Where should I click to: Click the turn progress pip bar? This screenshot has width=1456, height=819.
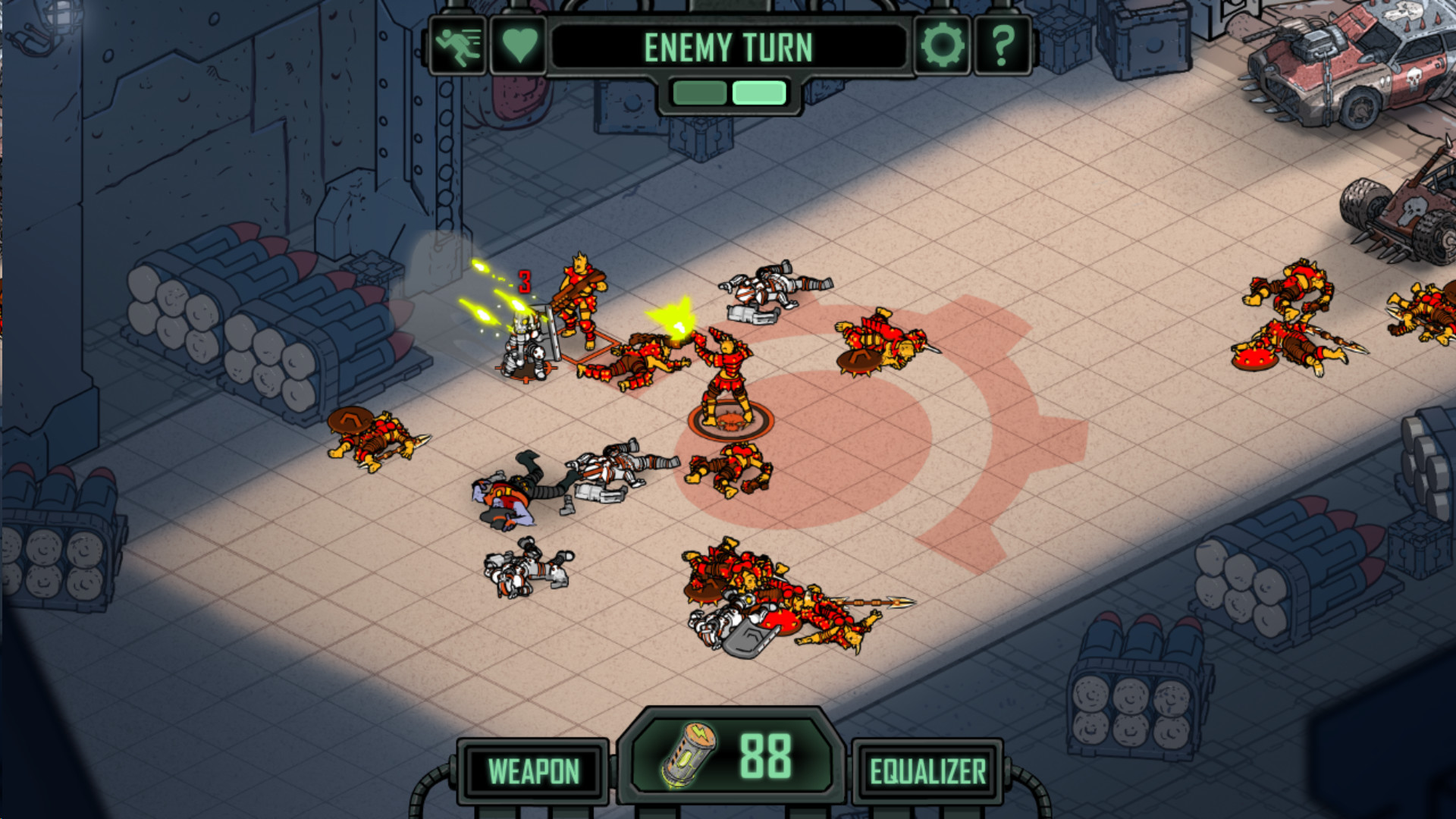[x=726, y=92]
